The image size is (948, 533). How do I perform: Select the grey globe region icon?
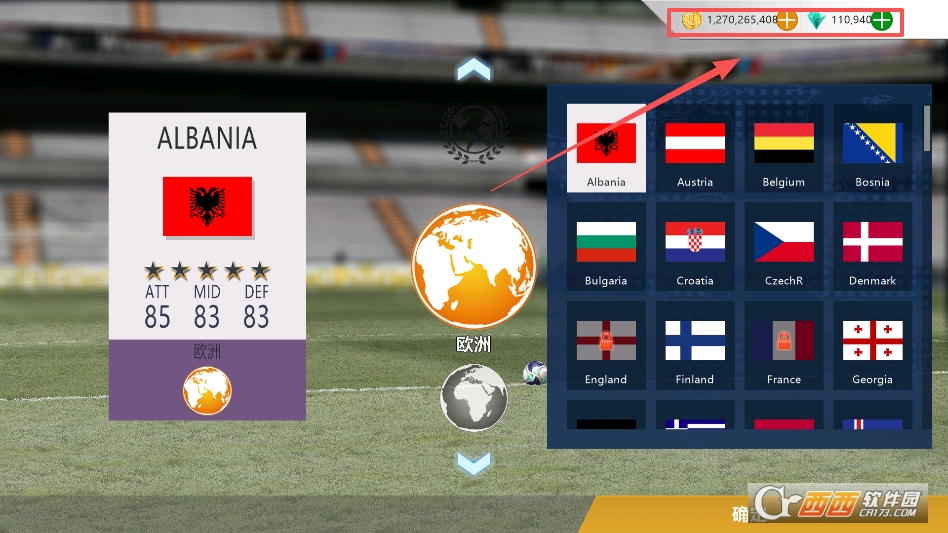(x=474, y=397)
